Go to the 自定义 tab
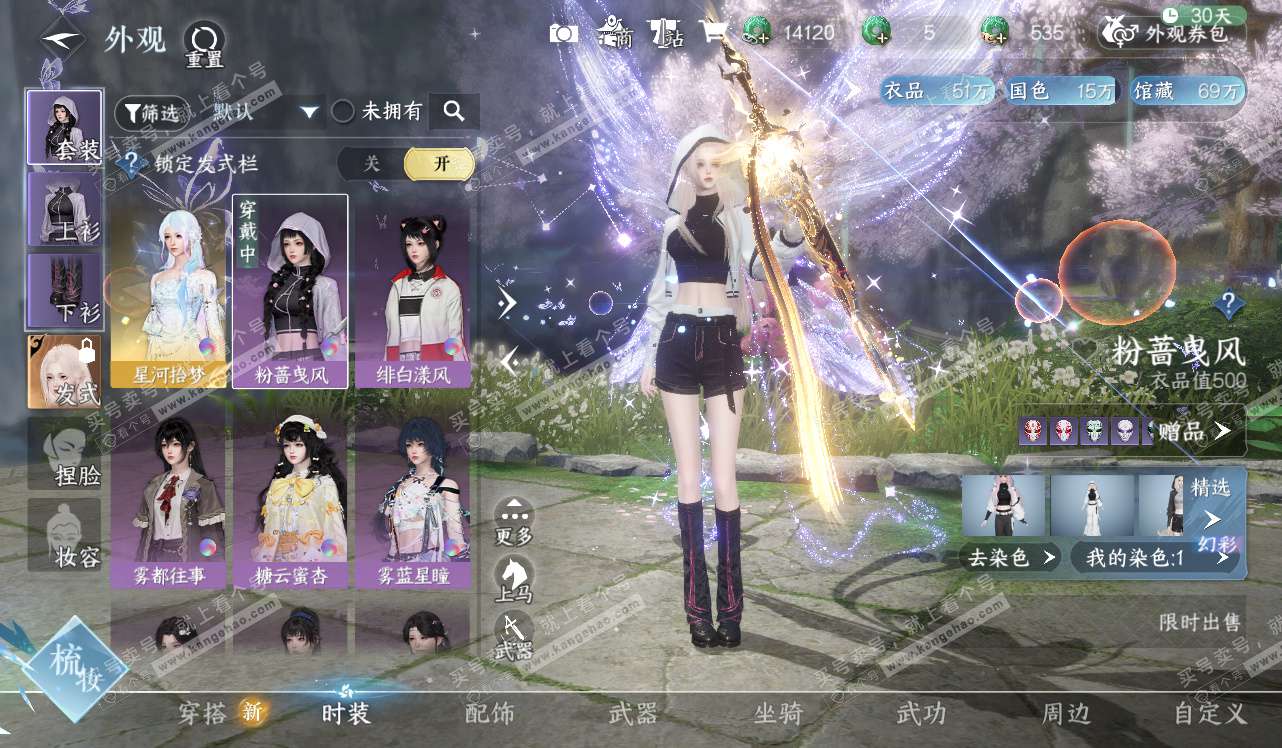The height and width of the screenshot is (748, 1282). click(x=1210, y=713)
